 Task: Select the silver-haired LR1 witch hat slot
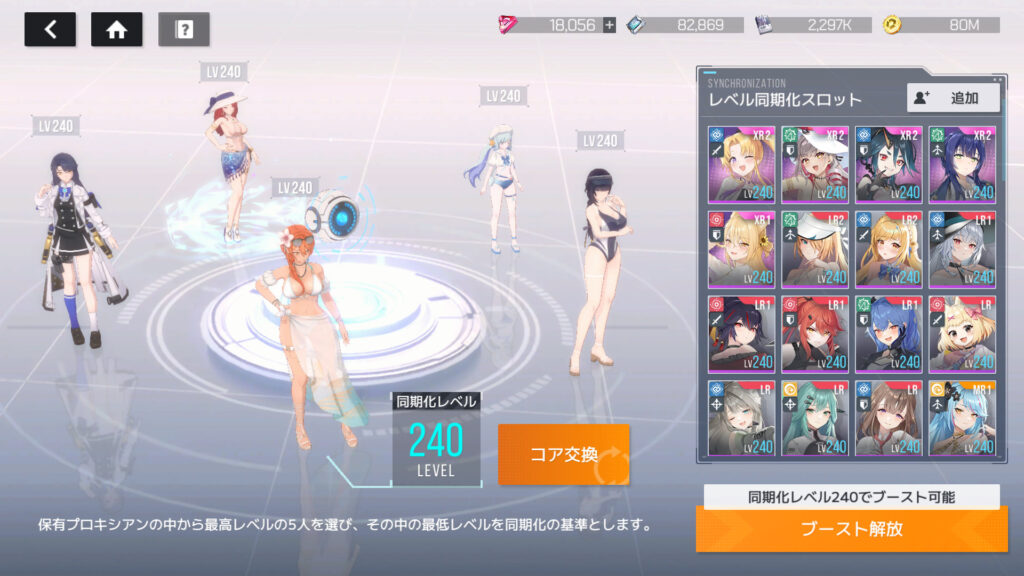click(x=962, y=247)
